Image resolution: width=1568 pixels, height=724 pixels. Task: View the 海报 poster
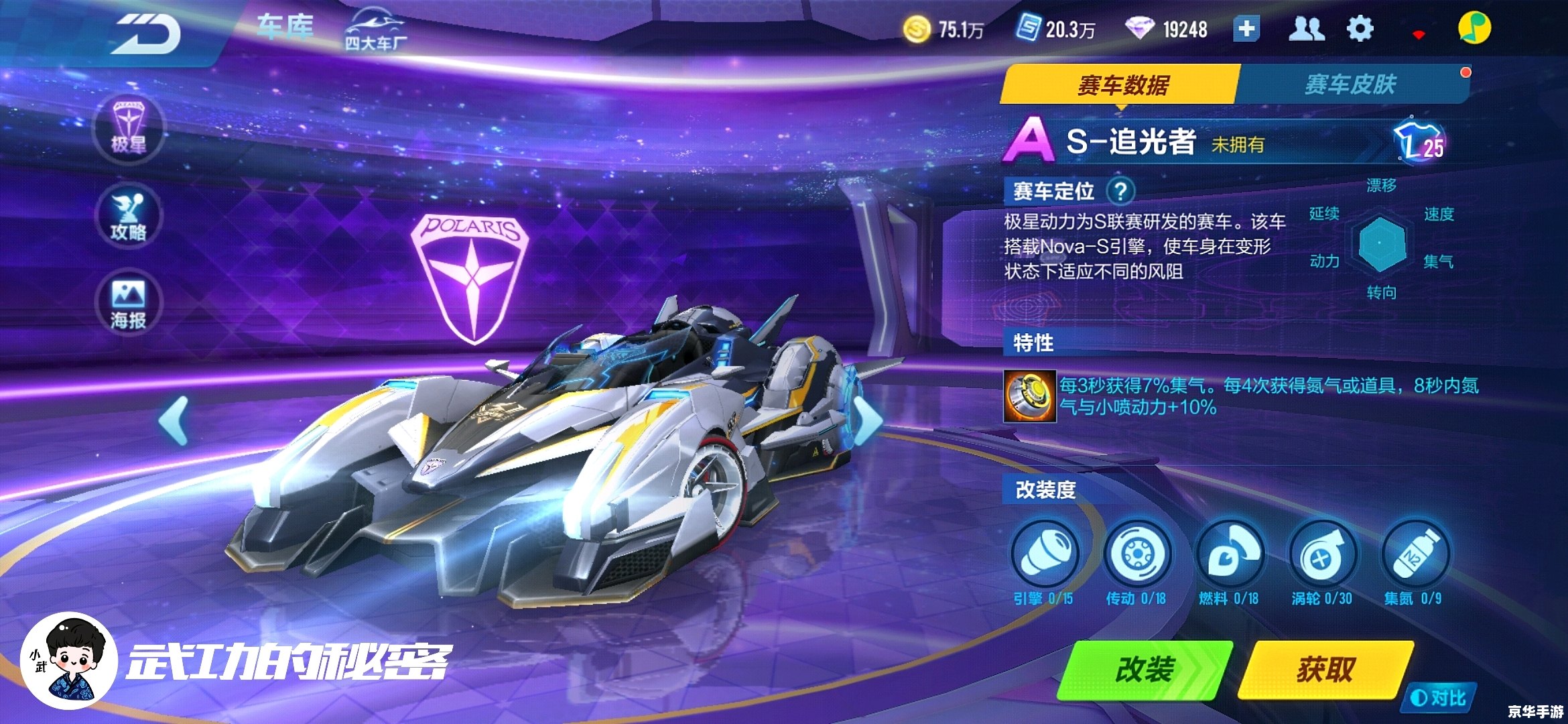click(x=128, y=303)
